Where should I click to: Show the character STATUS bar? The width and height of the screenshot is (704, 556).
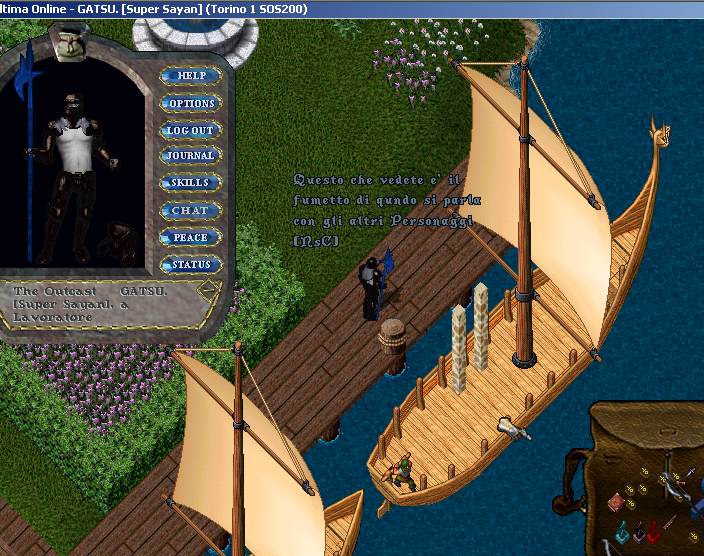coord(190,265)
